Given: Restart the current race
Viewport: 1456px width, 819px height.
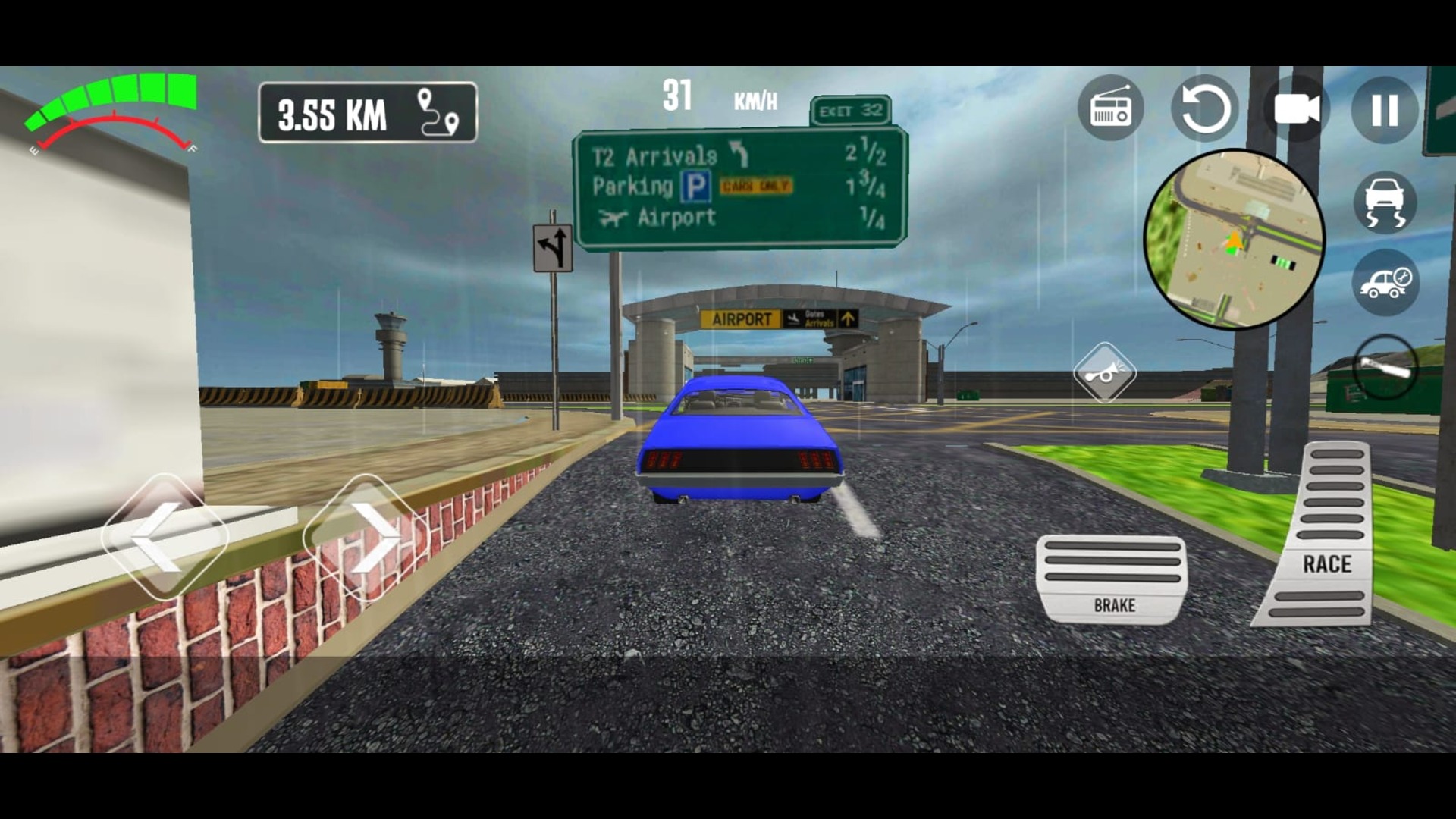Looking at the screenshot, I should pos(1204,108).
